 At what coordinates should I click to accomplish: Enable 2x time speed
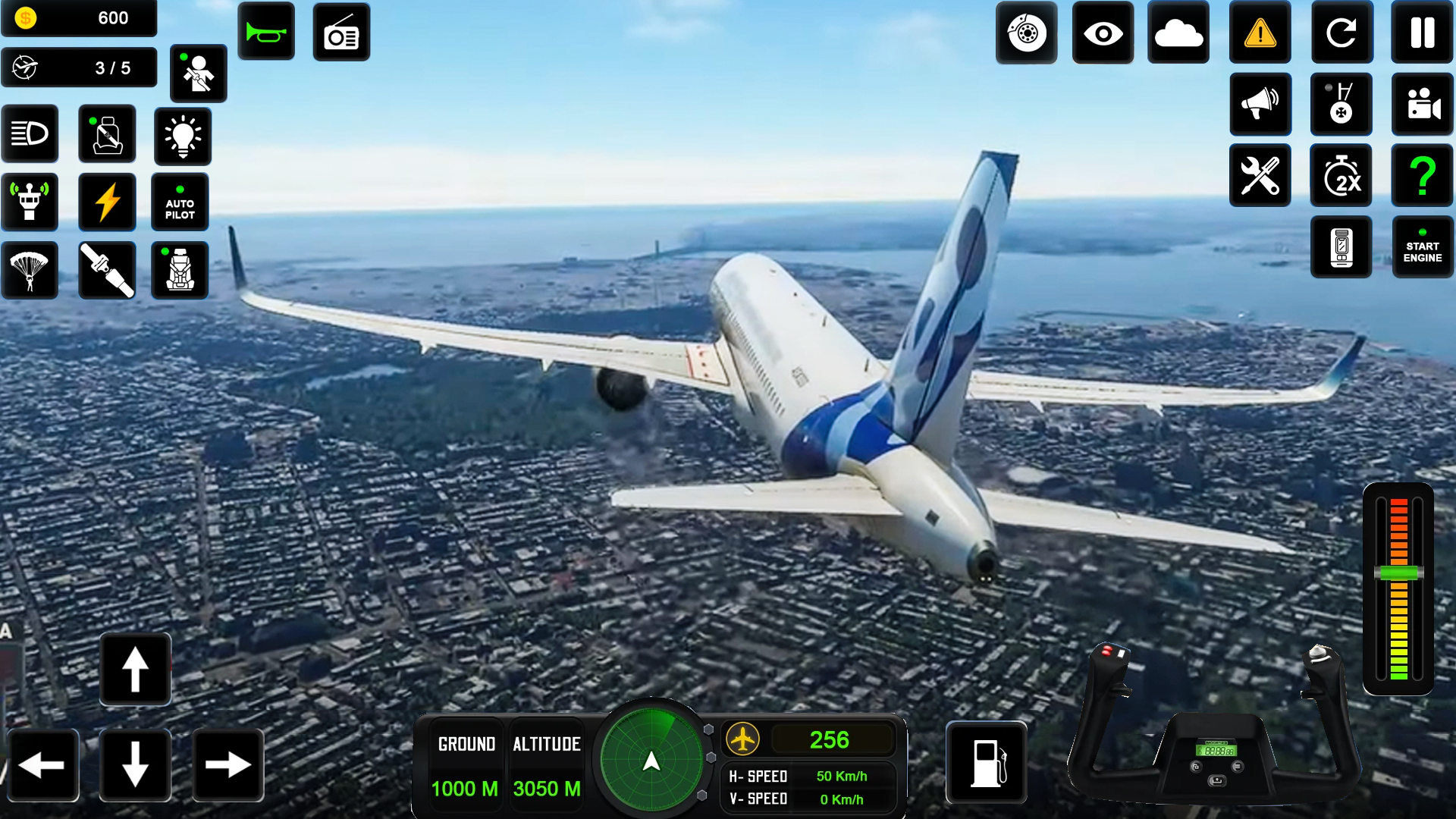pyautogui.click(x=1341, y=175)
